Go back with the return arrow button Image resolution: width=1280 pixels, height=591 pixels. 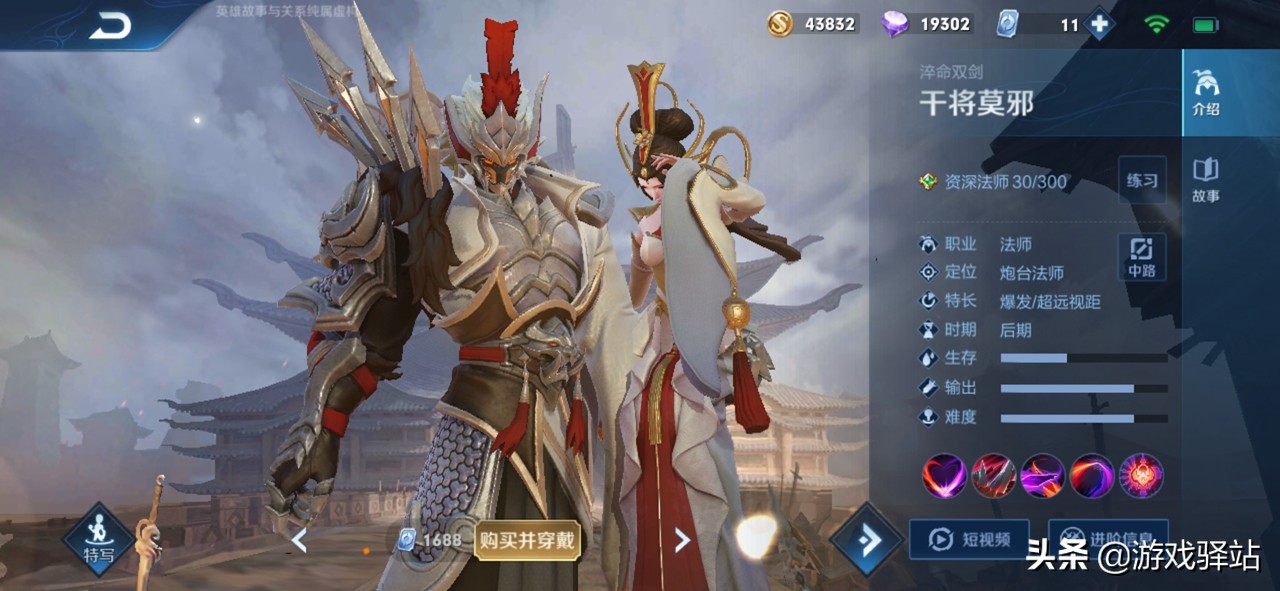click(110, 27)
